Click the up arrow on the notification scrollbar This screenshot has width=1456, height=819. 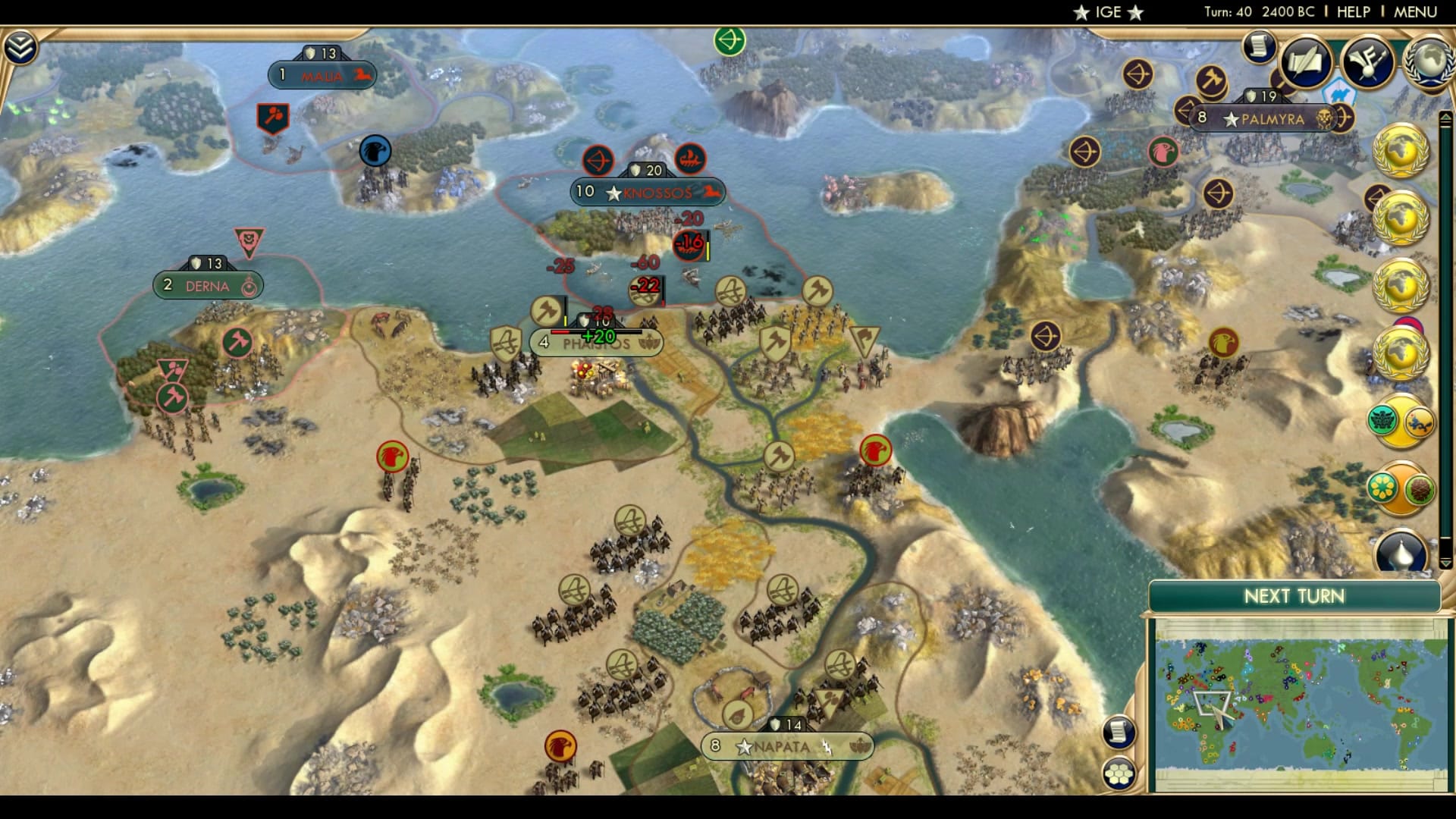[1445, 116]
